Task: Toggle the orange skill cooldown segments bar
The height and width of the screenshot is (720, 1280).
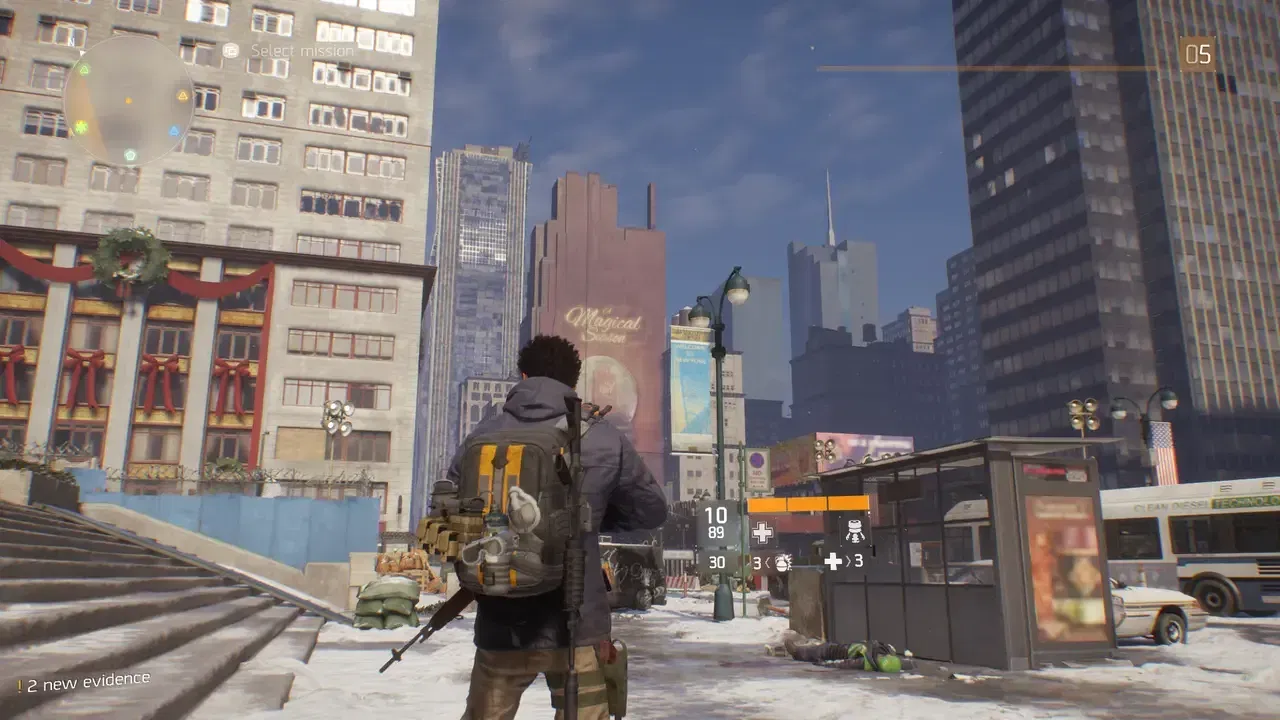Action: (807, 503)
